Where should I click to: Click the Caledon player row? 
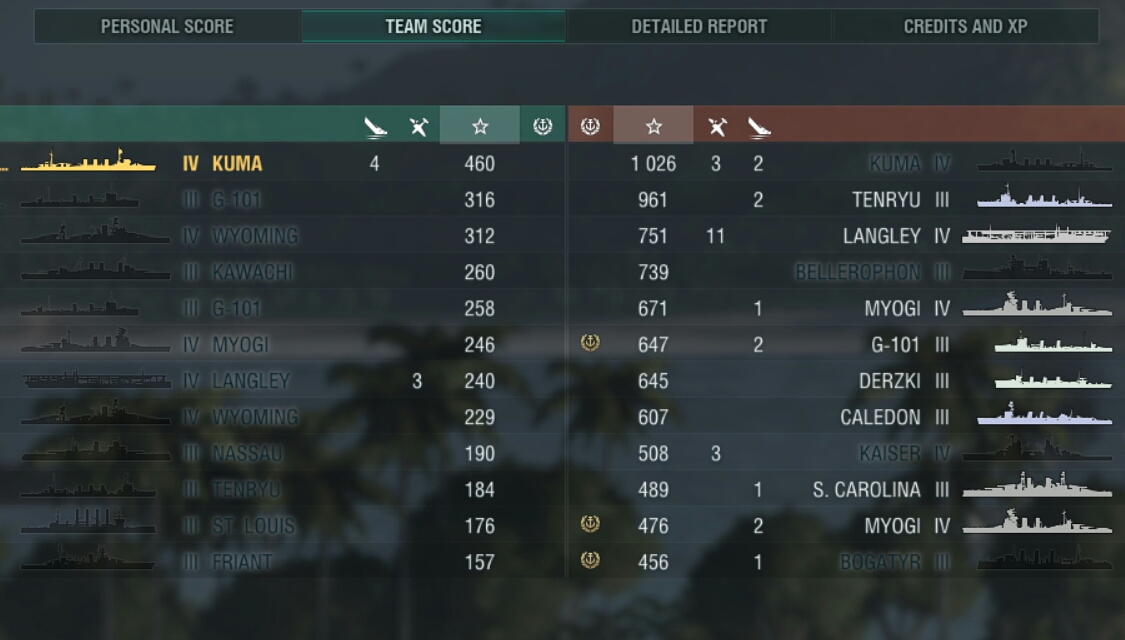[x=880, y=417]
